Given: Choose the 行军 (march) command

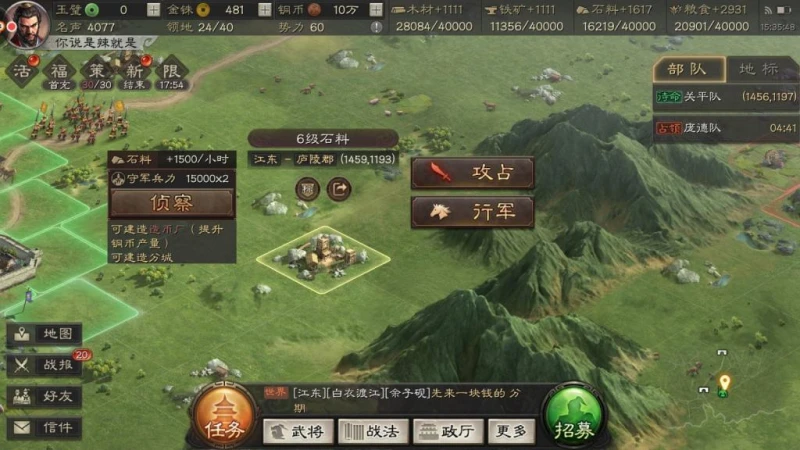Looking at the screenshot, I should click(x=472, y=212).
